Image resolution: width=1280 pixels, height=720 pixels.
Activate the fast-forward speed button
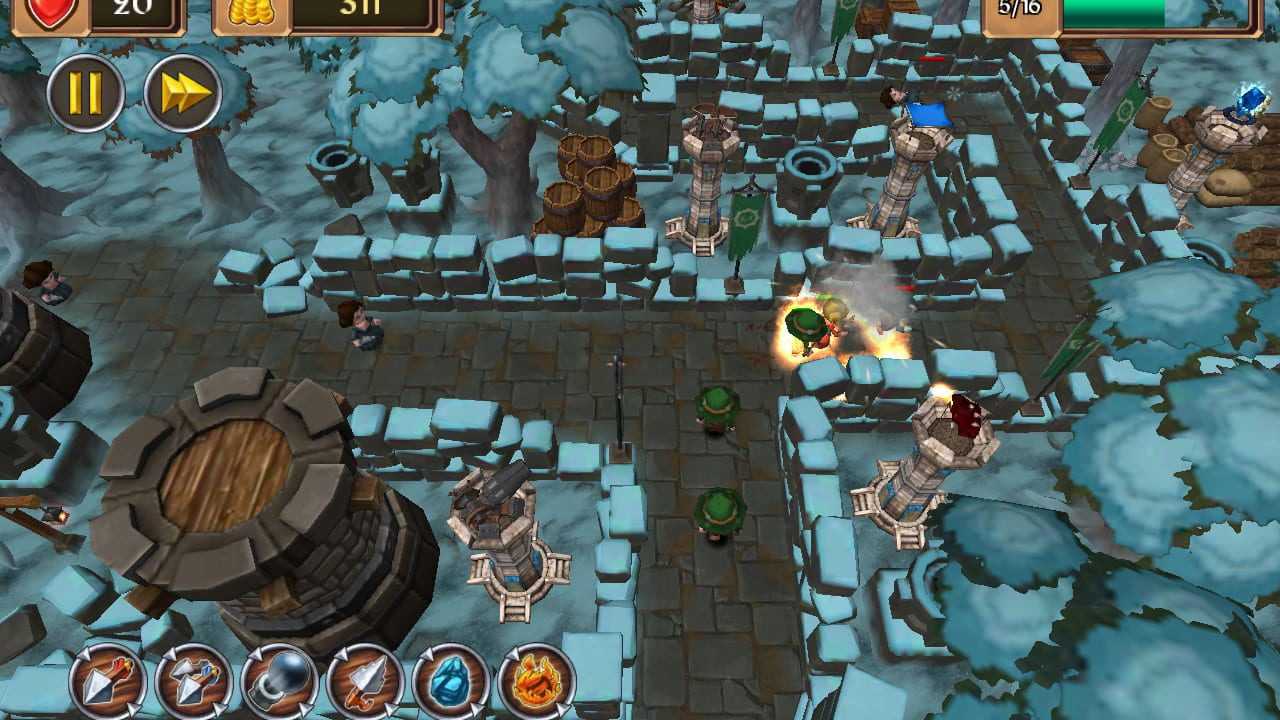[x=182, y=93]
